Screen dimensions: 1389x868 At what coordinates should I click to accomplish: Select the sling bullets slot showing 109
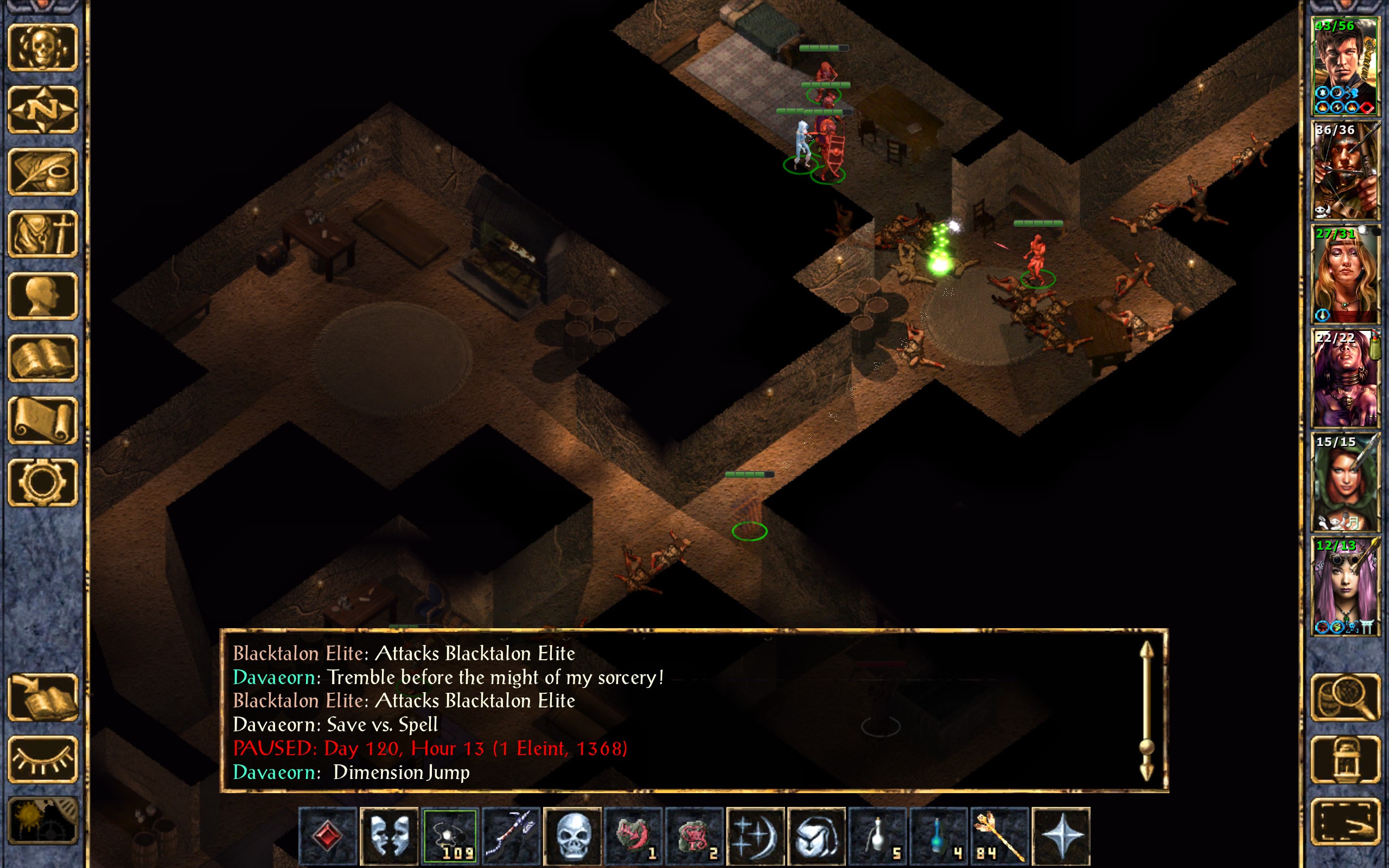tap(450, 836)
